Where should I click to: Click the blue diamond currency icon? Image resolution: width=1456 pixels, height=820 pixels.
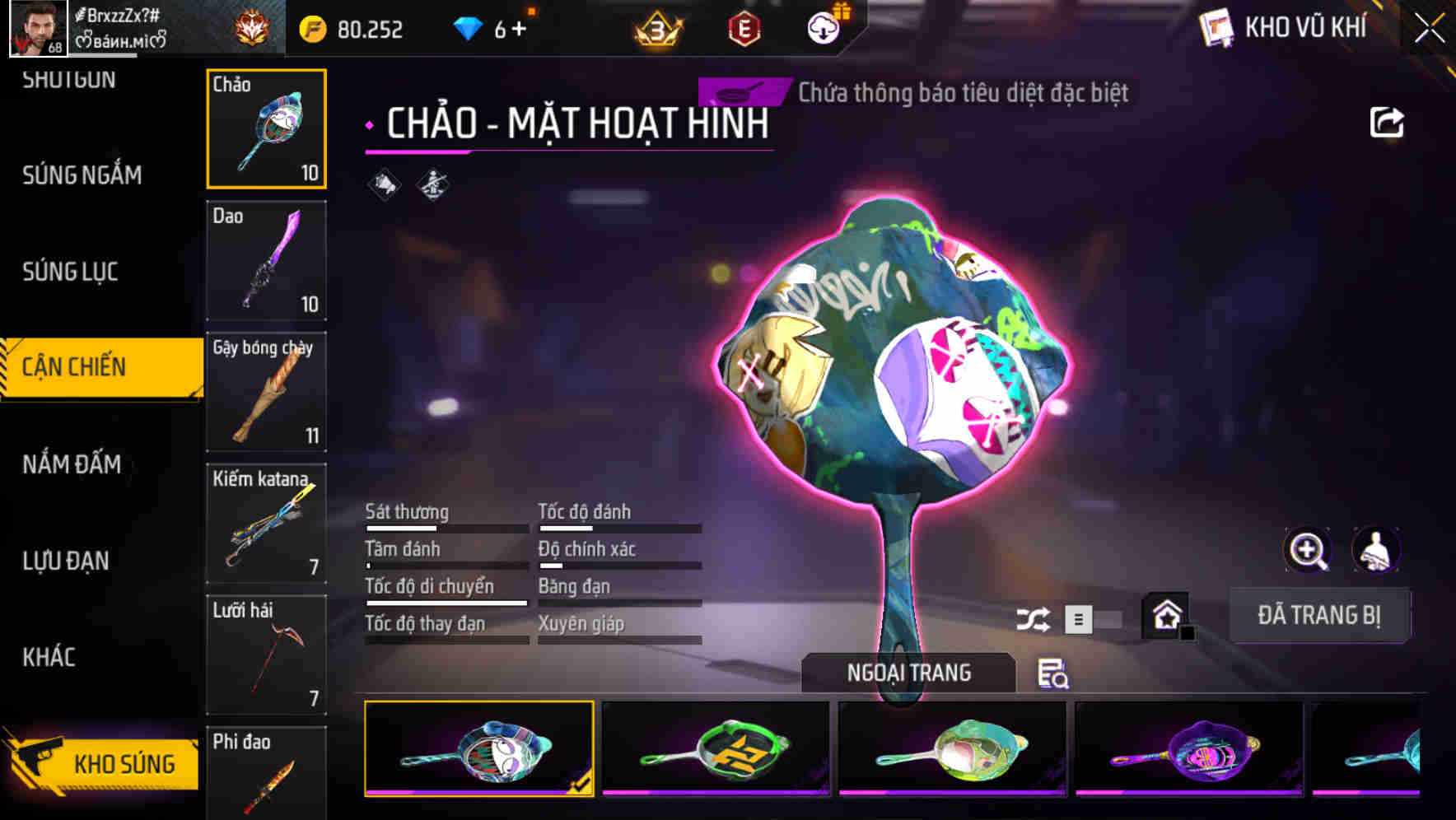tap(466, 27)
